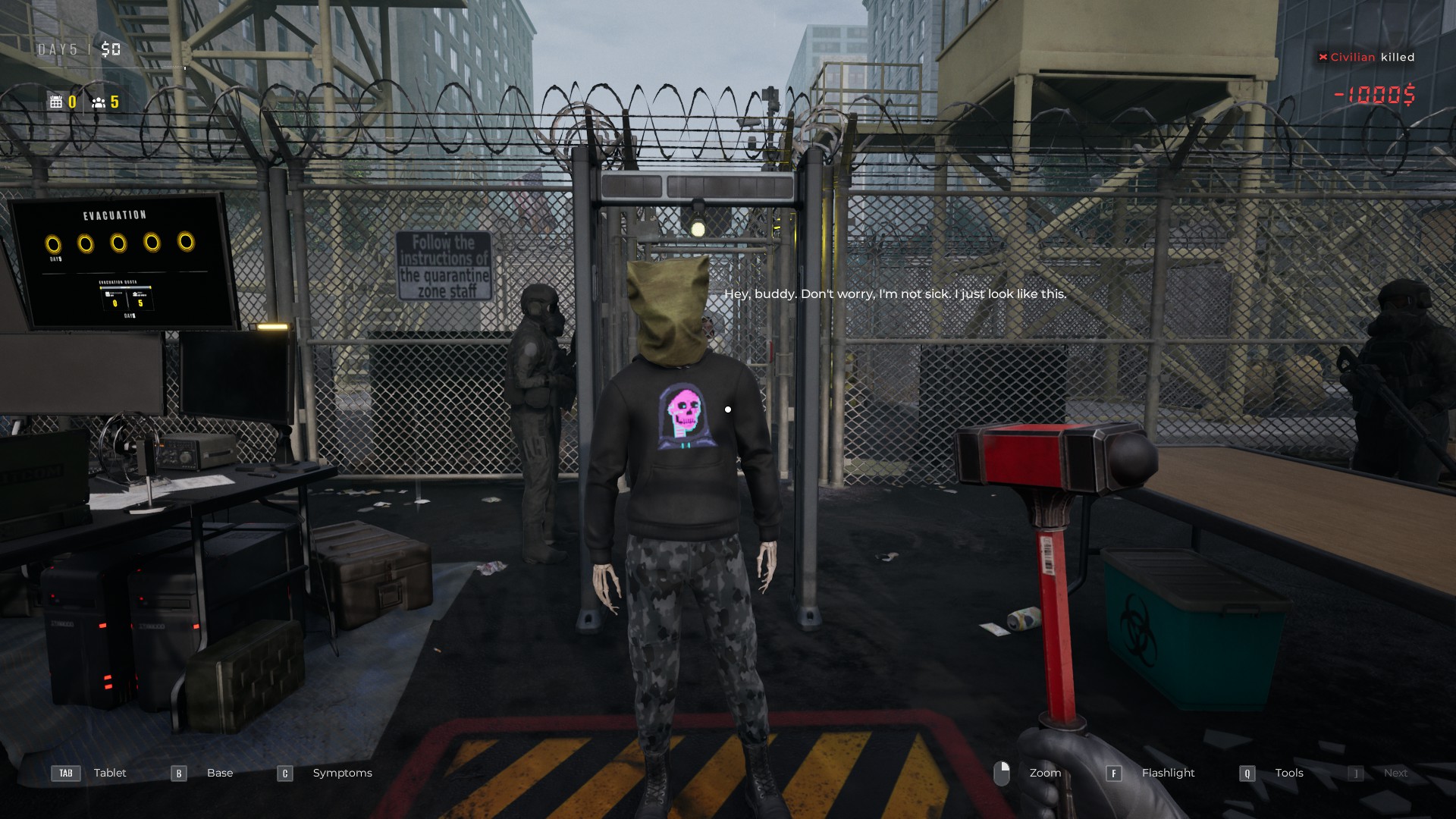This screenshot has width=1456, height=819.
Task: Click the civilians counter icon showing 5
Action: (98, 102)
